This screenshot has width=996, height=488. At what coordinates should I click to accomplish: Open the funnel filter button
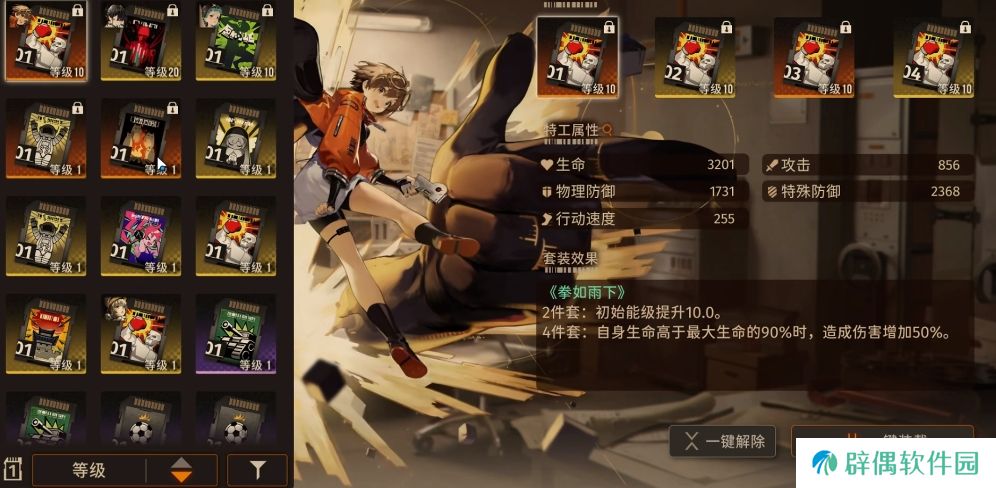pyautogui.click(x=257, y=469)
